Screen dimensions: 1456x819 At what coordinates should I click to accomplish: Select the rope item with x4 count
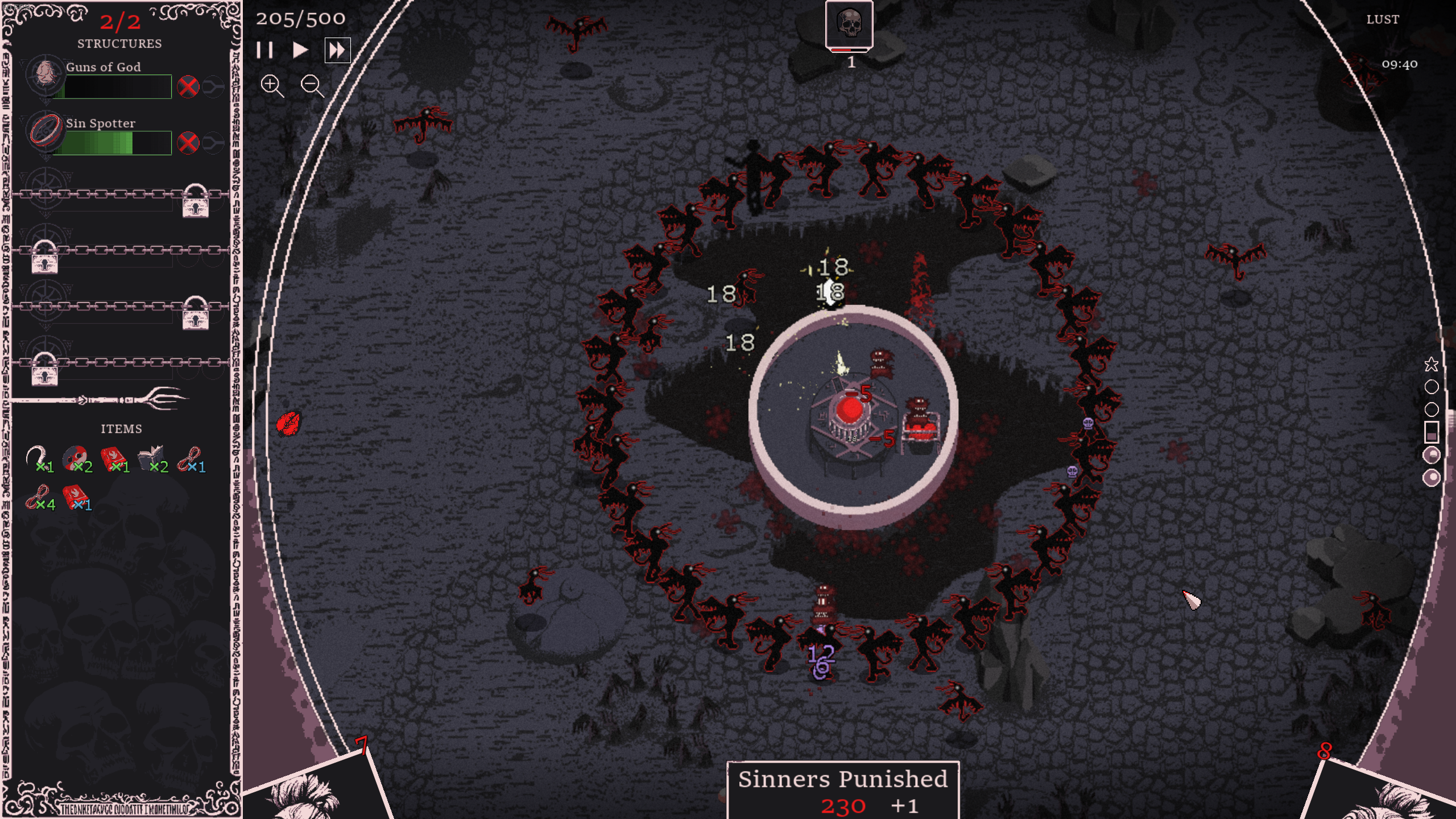point(38,497)
